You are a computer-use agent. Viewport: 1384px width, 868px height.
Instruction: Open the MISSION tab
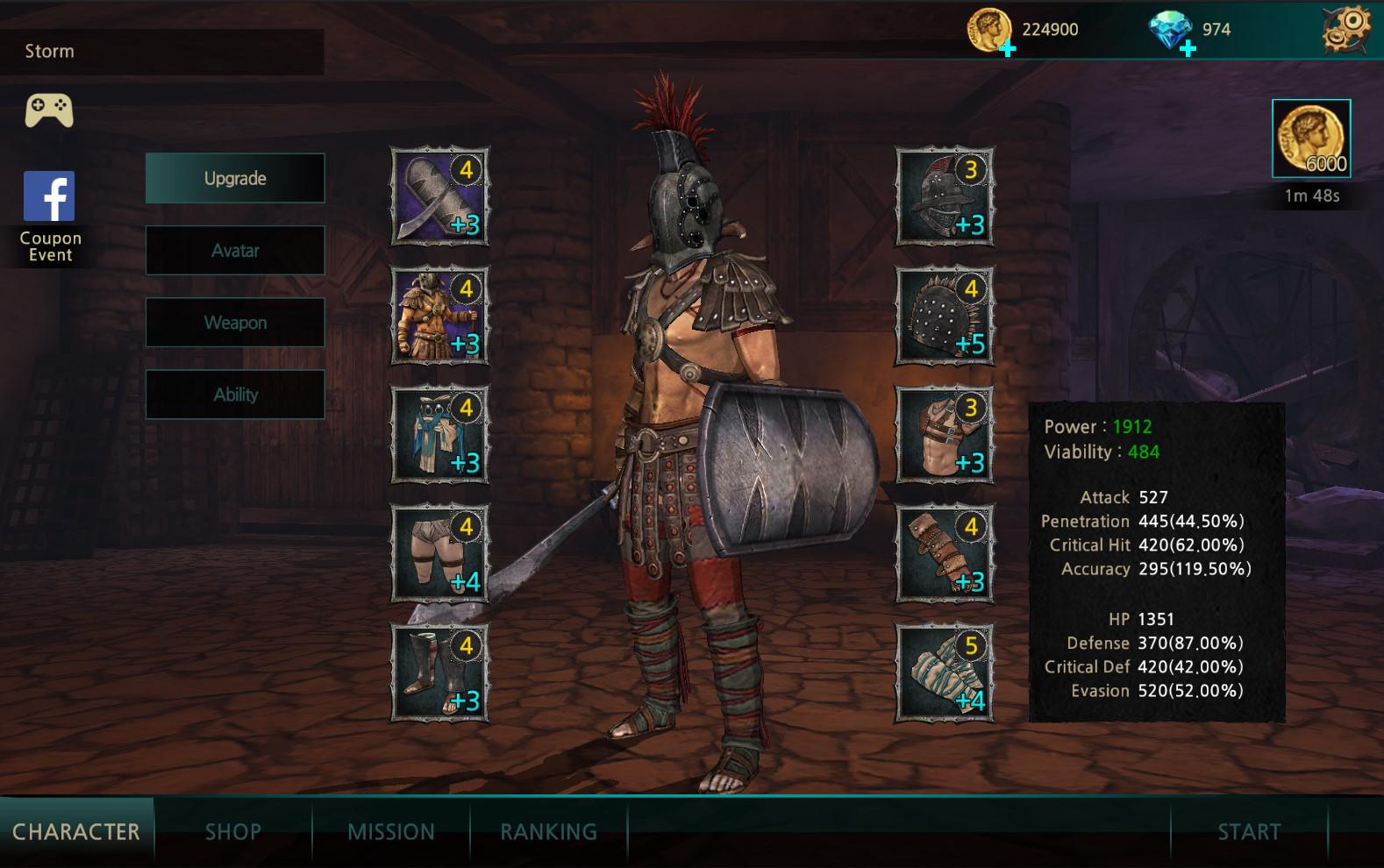pyautogui.click(x=391, y=831)
